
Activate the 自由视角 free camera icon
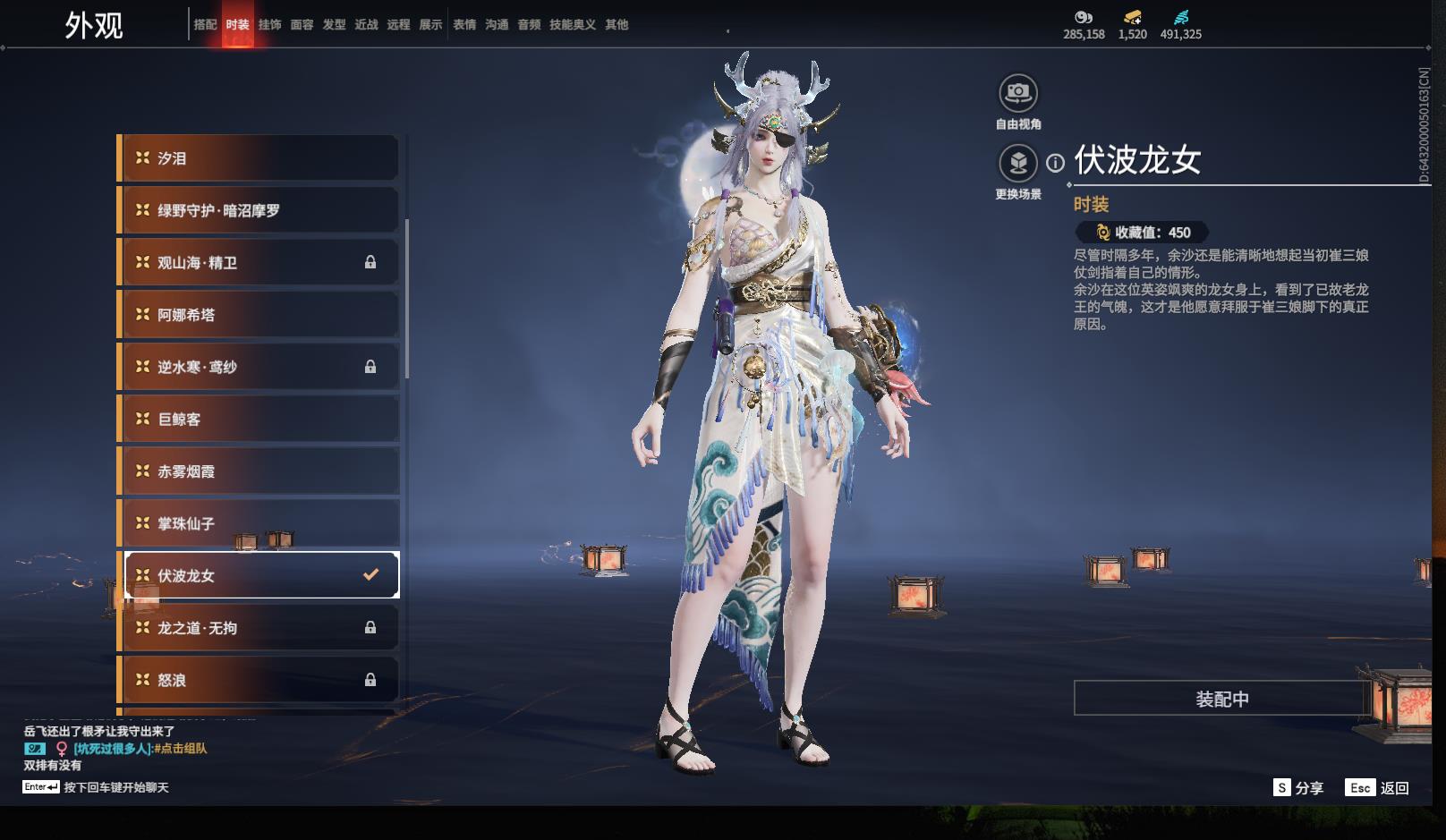[x=1018, y=93]
